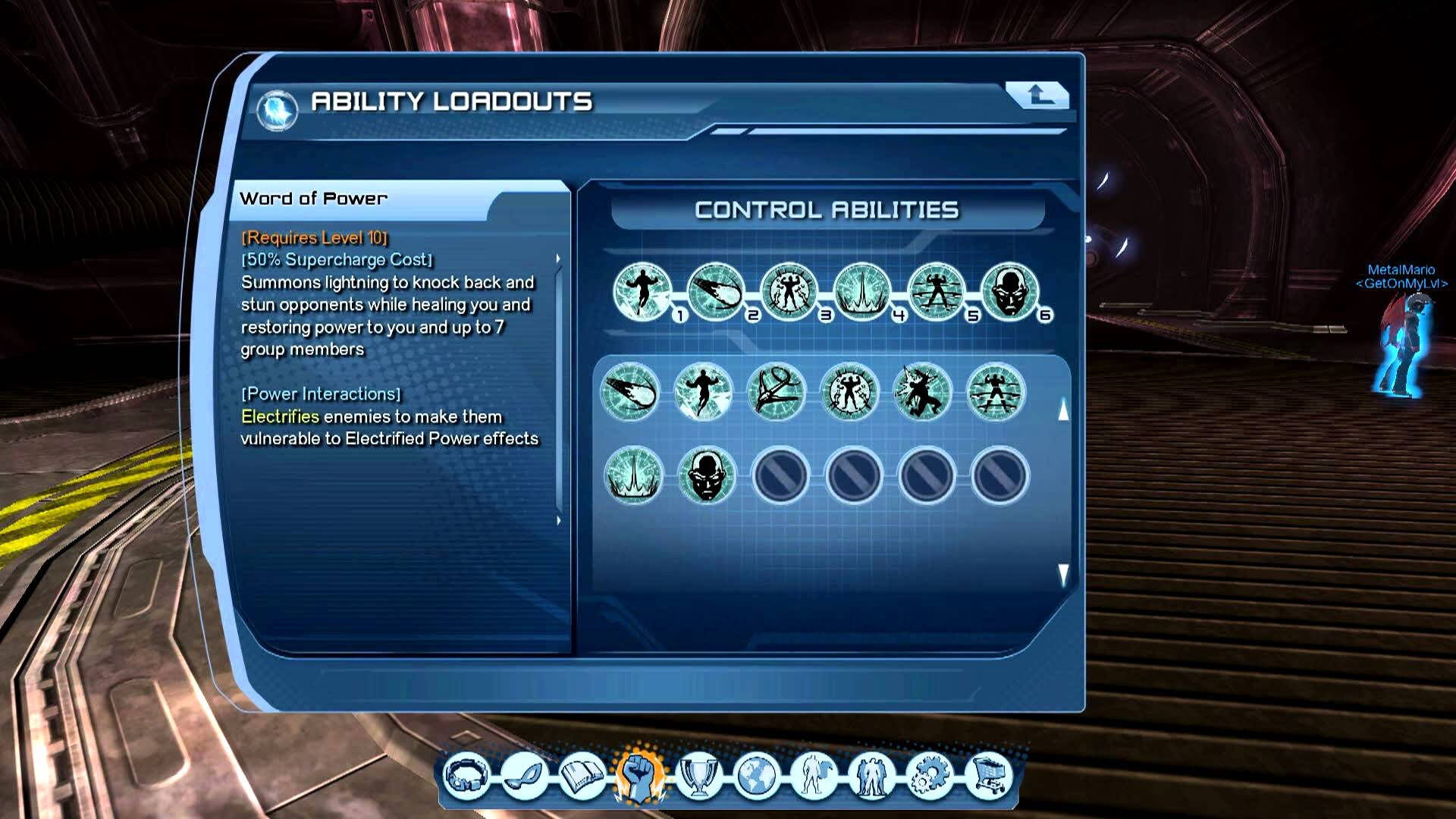Open the globe map menu

click(x=756, y=775)
